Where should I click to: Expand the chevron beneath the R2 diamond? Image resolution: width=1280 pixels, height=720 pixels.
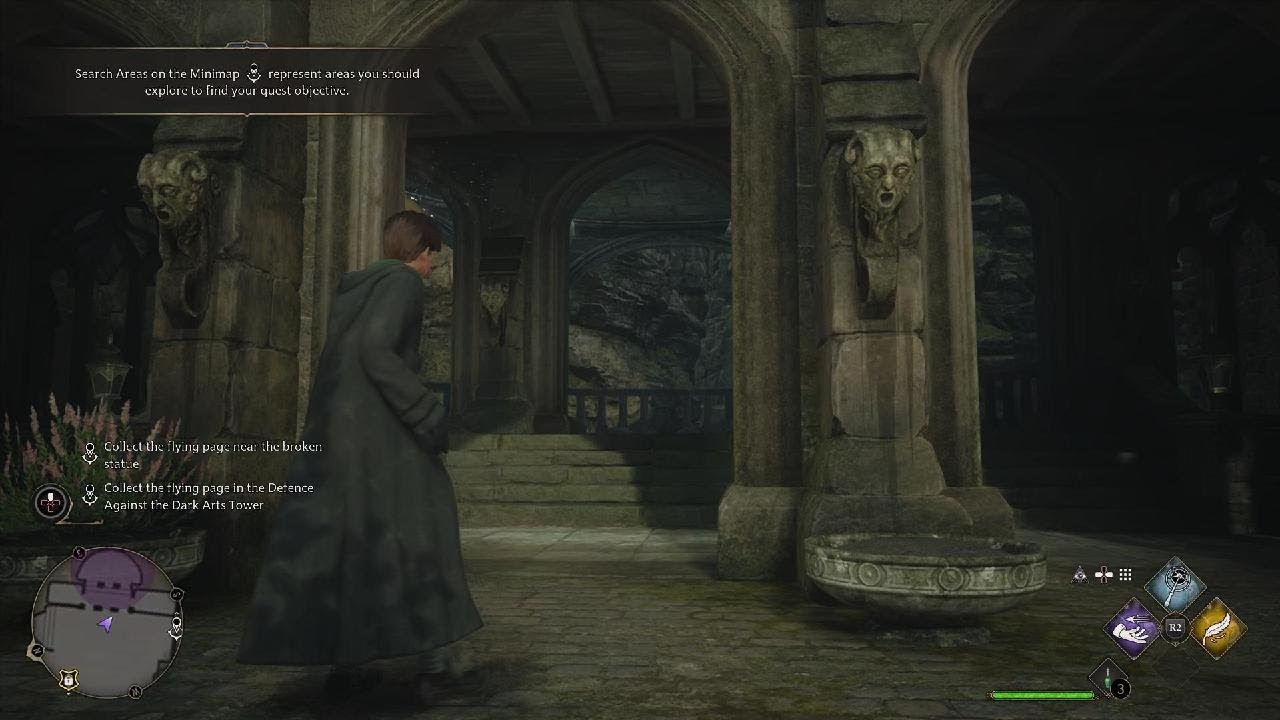[1176, 644]
